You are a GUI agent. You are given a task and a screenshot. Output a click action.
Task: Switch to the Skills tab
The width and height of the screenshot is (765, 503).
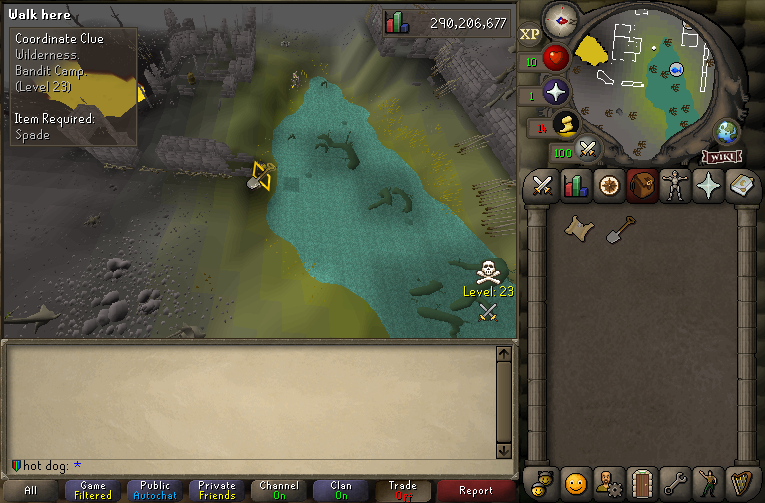pyautogui.click(x=576, y=186)
